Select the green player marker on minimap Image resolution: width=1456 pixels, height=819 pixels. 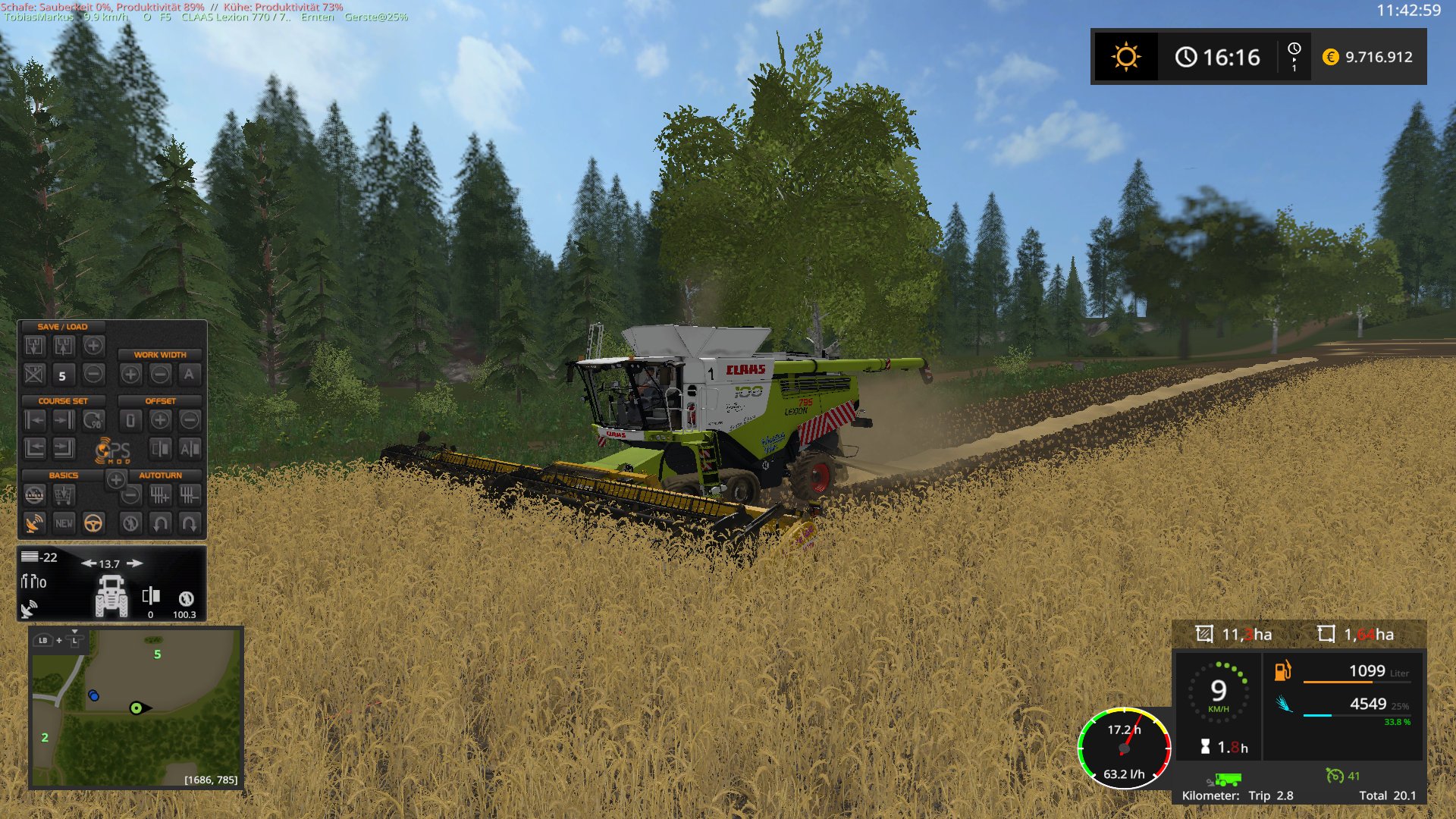[136, 708]
